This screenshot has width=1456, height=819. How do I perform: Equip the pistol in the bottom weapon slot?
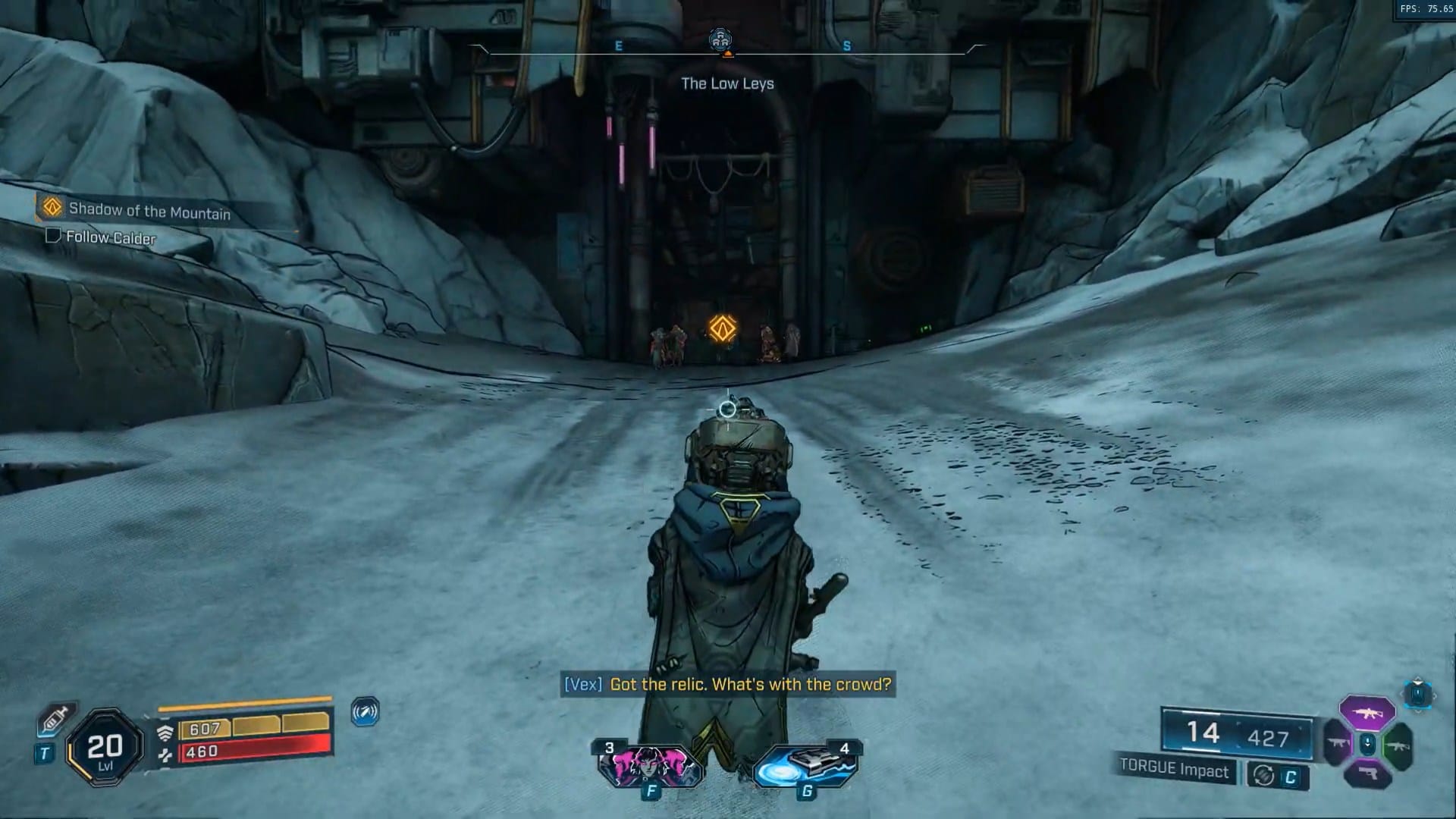pyautogui.click(x=1367, y=774)
